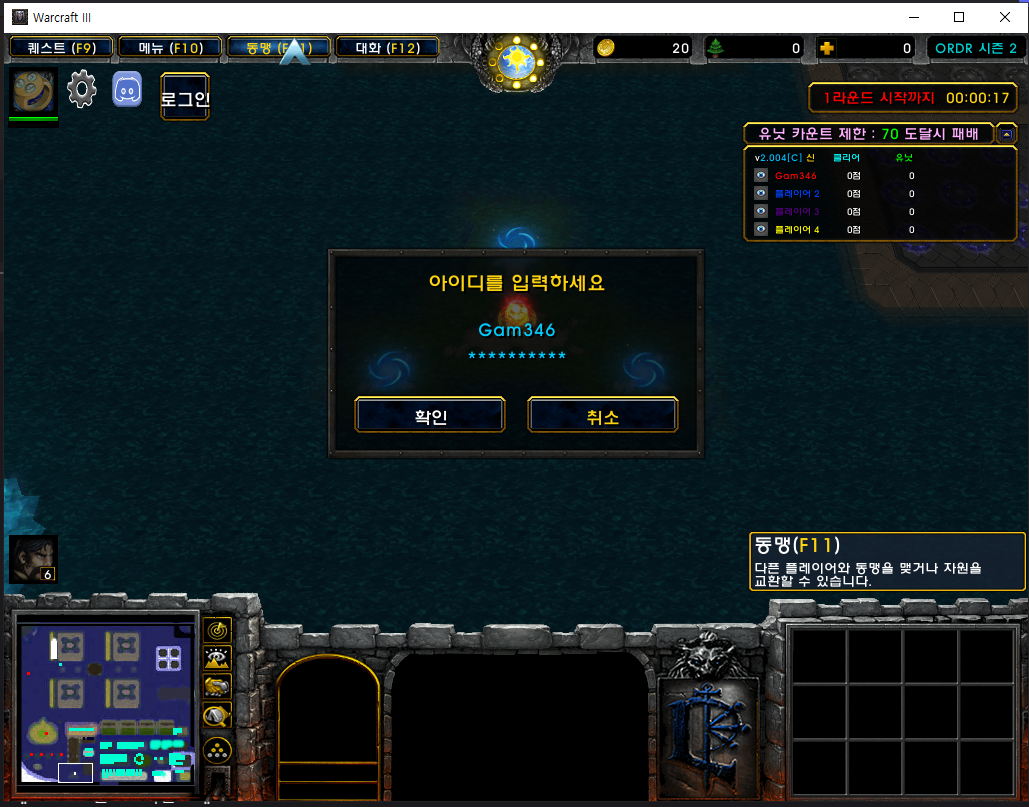This screenshot has height=807, width=1029.
Task: Open the gear settings icon
Action: tap(82, 90)
